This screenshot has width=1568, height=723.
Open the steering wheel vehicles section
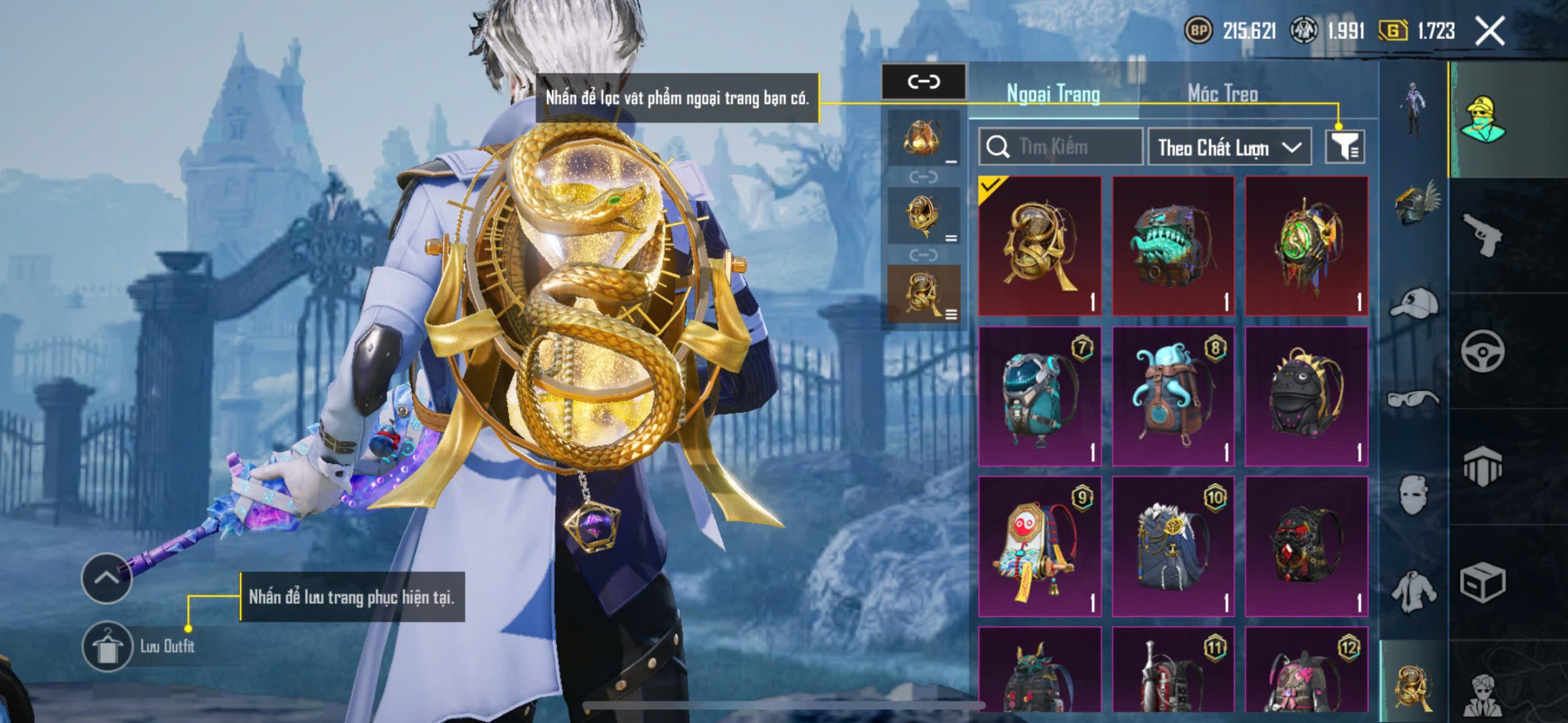[x=1482, y=351]
